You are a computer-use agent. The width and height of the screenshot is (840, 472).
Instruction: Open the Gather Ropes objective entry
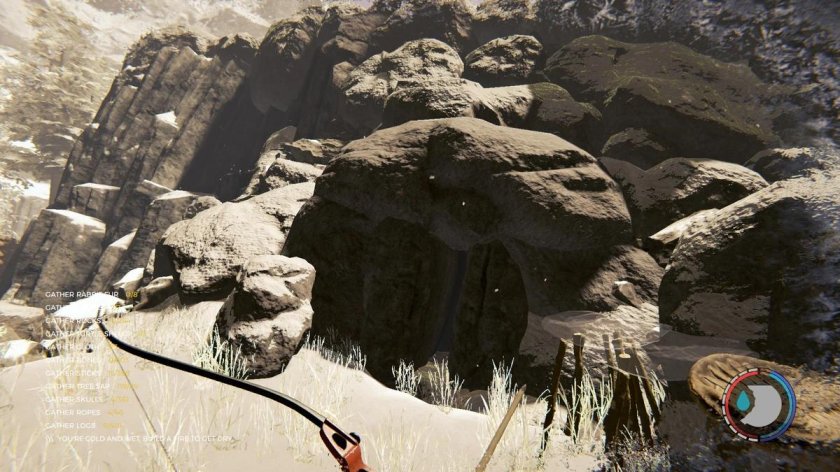pyautogui.click(x=74, y=412)
